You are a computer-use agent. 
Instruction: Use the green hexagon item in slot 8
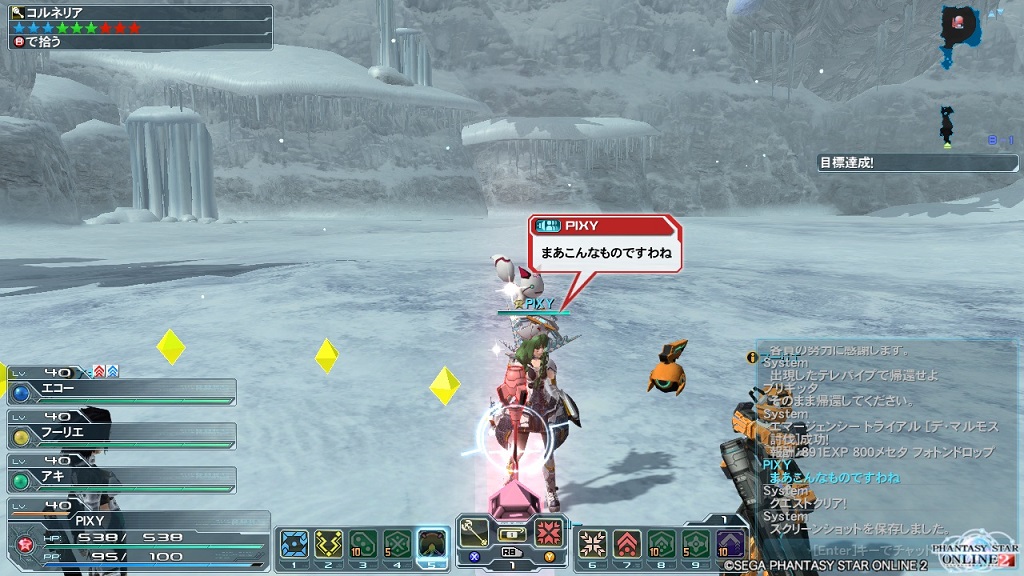point(661,543)
